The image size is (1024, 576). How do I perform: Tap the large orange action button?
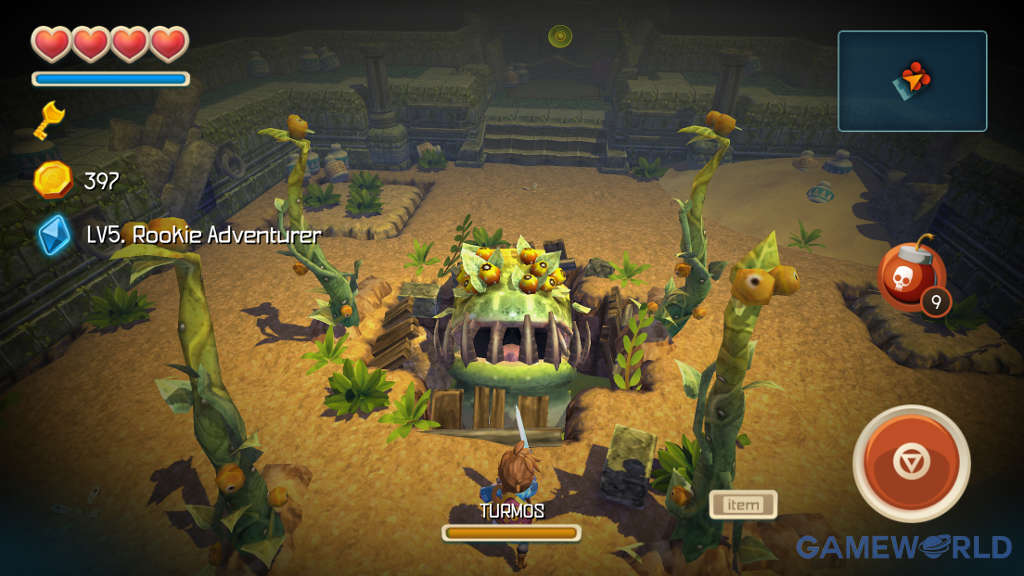911,462
